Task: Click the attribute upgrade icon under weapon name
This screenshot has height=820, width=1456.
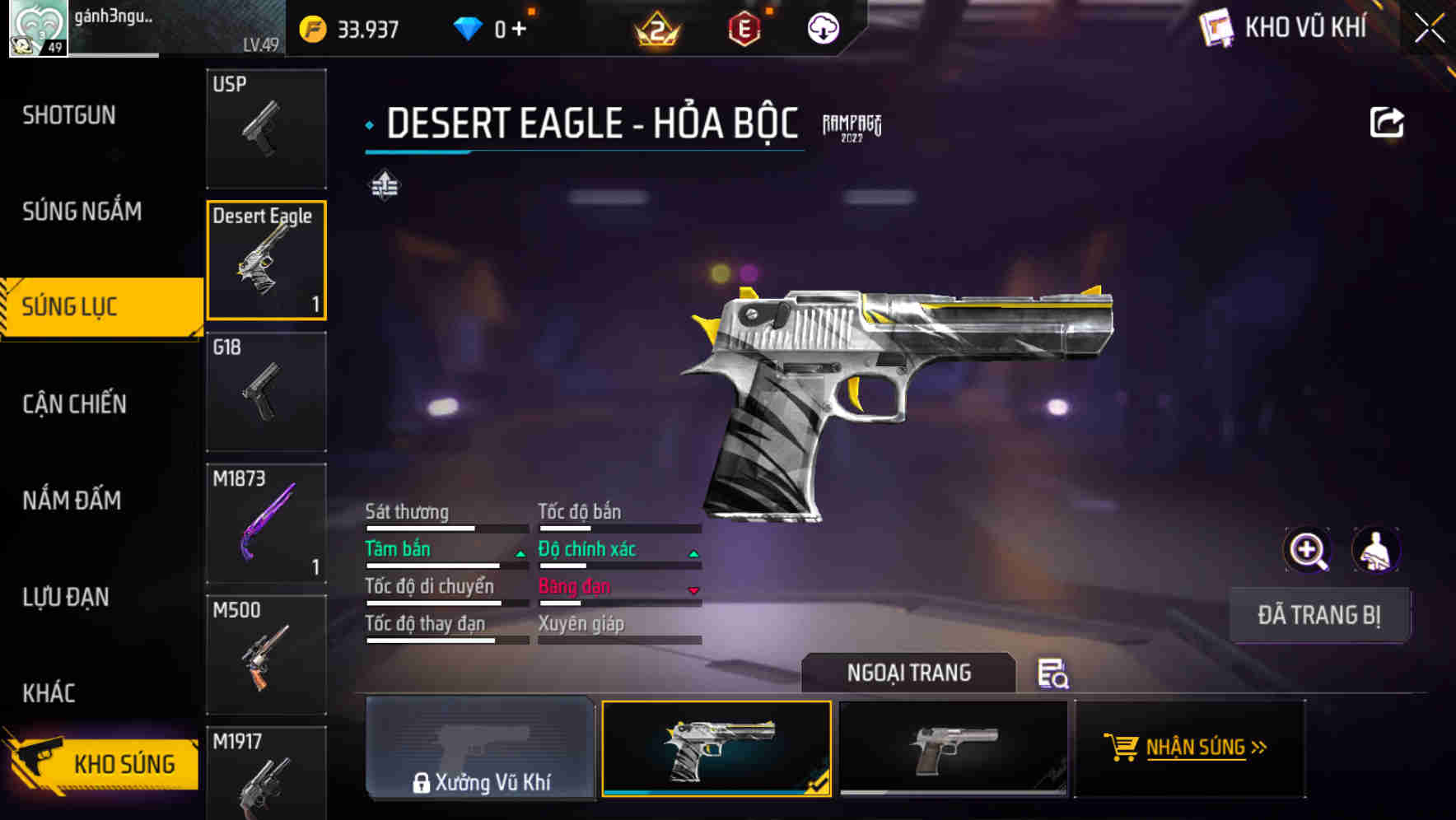Action: point(386,186)
